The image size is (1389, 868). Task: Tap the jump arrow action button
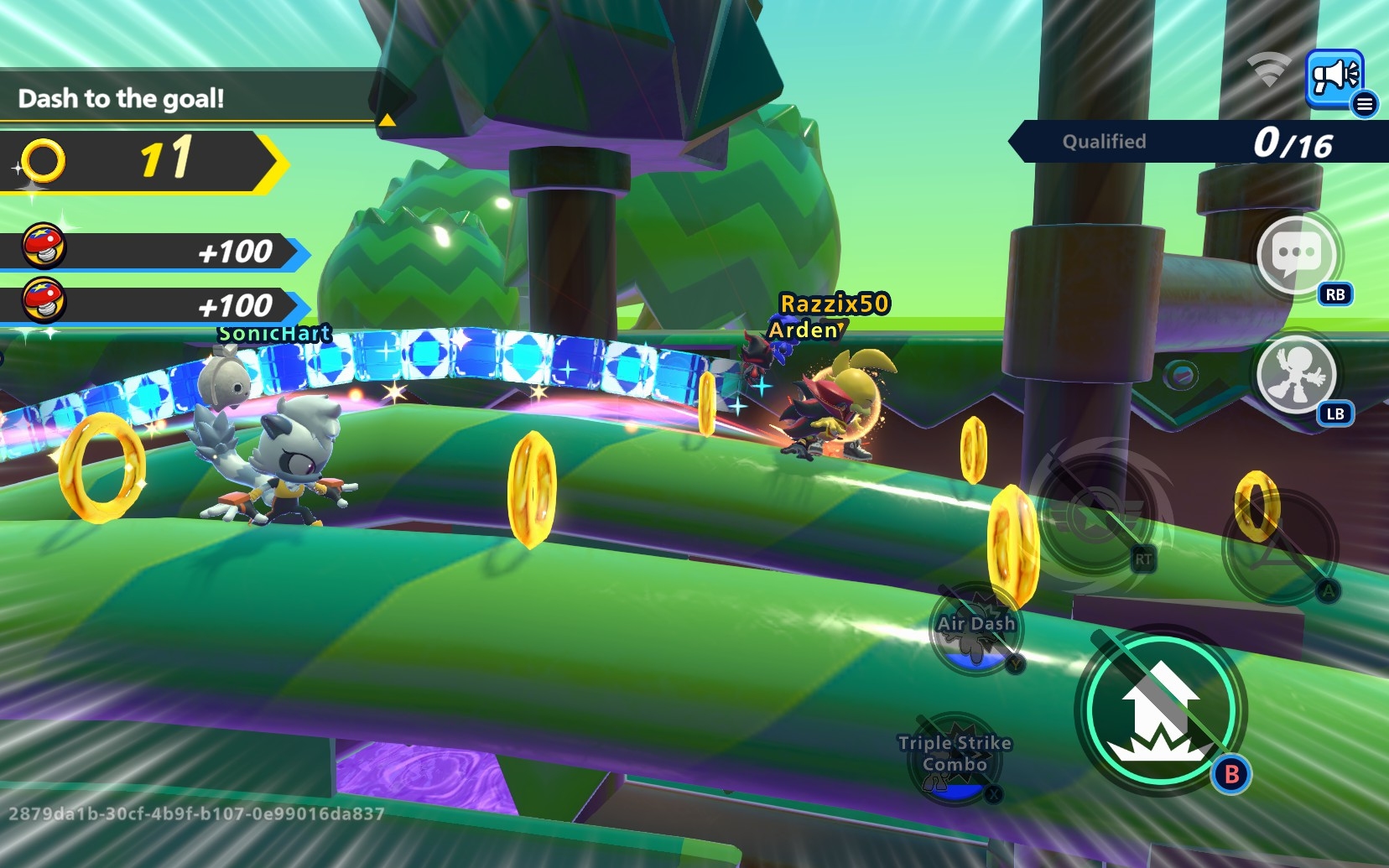[1161, 710]
